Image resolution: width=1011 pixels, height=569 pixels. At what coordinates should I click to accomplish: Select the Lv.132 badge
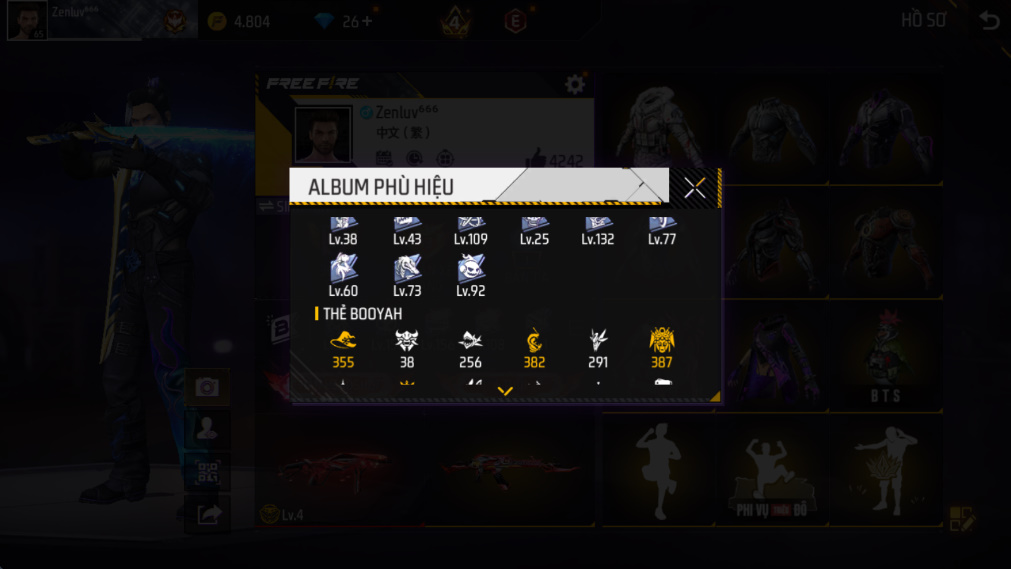click(x=598, y=227)
